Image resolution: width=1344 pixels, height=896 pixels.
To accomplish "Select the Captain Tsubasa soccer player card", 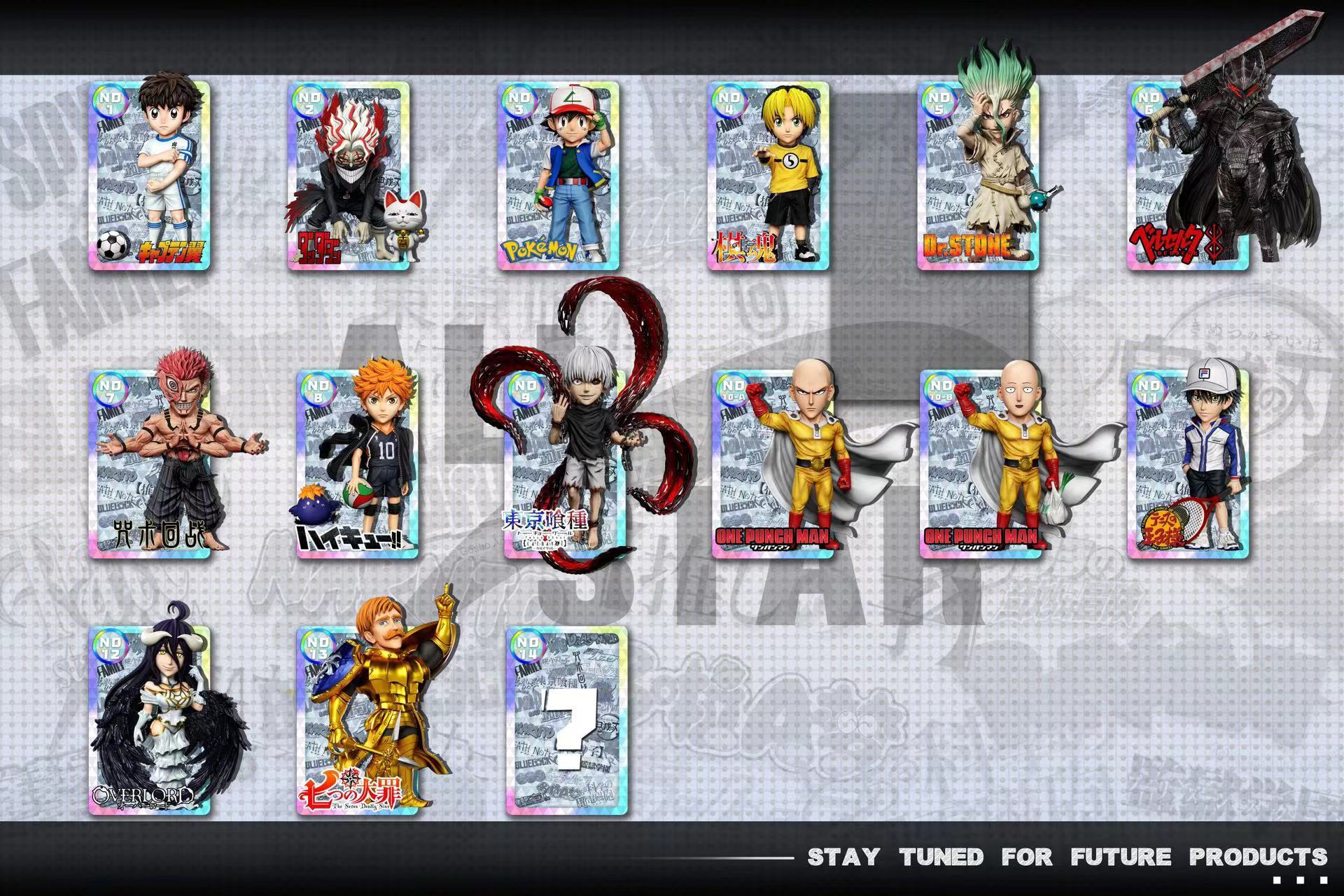I will point(149,175).
